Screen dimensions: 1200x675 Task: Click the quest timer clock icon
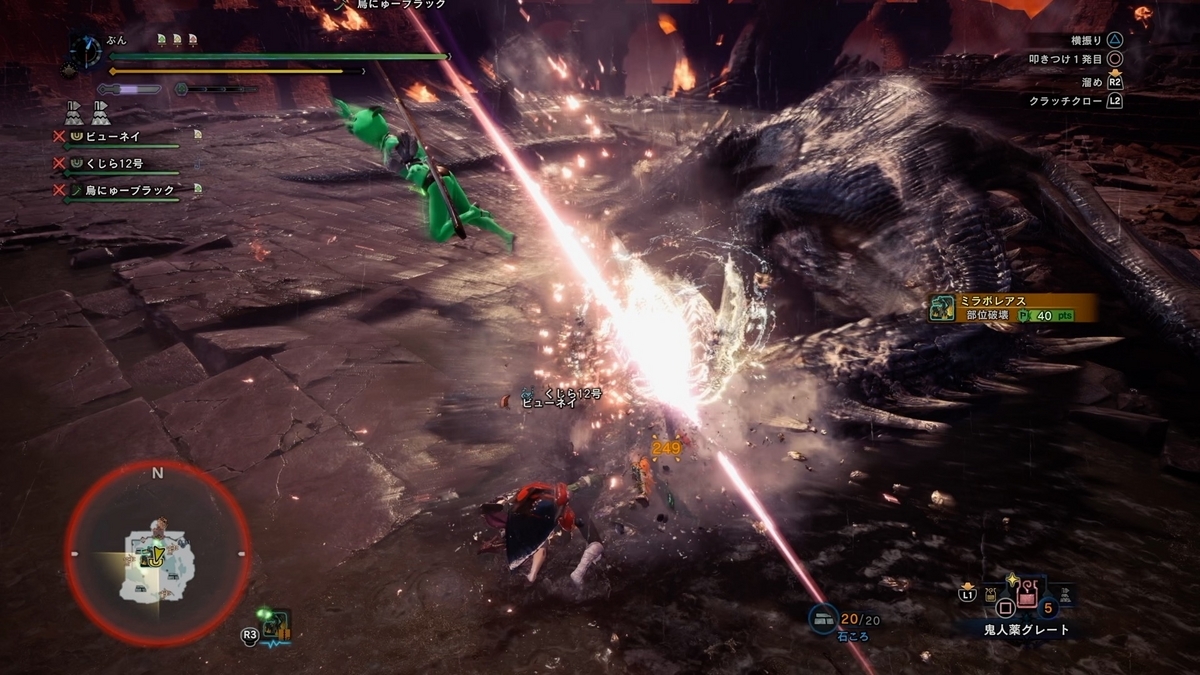click(x=86, y=52)
